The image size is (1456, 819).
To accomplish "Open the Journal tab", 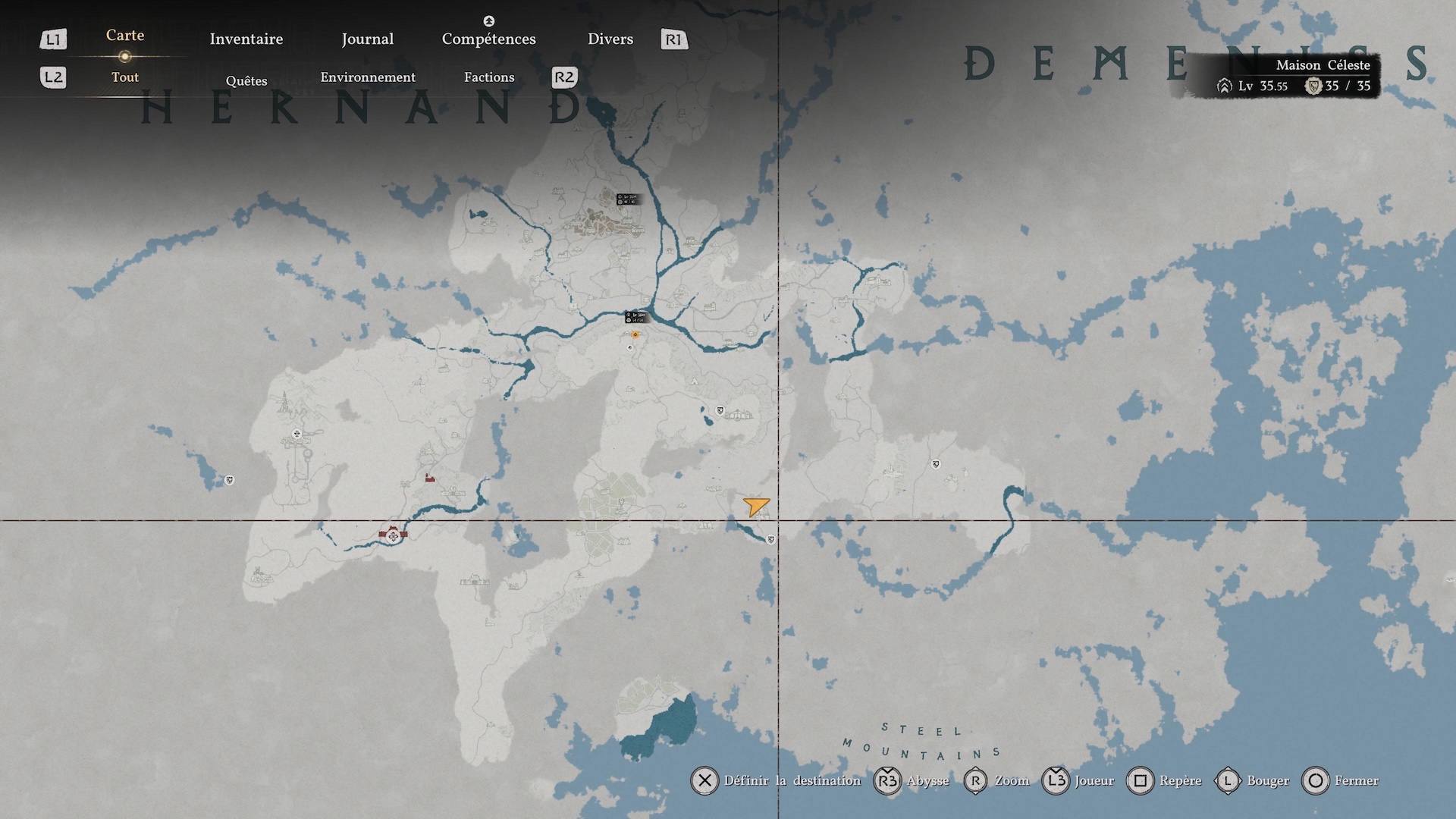I will (x=367, y=39).
